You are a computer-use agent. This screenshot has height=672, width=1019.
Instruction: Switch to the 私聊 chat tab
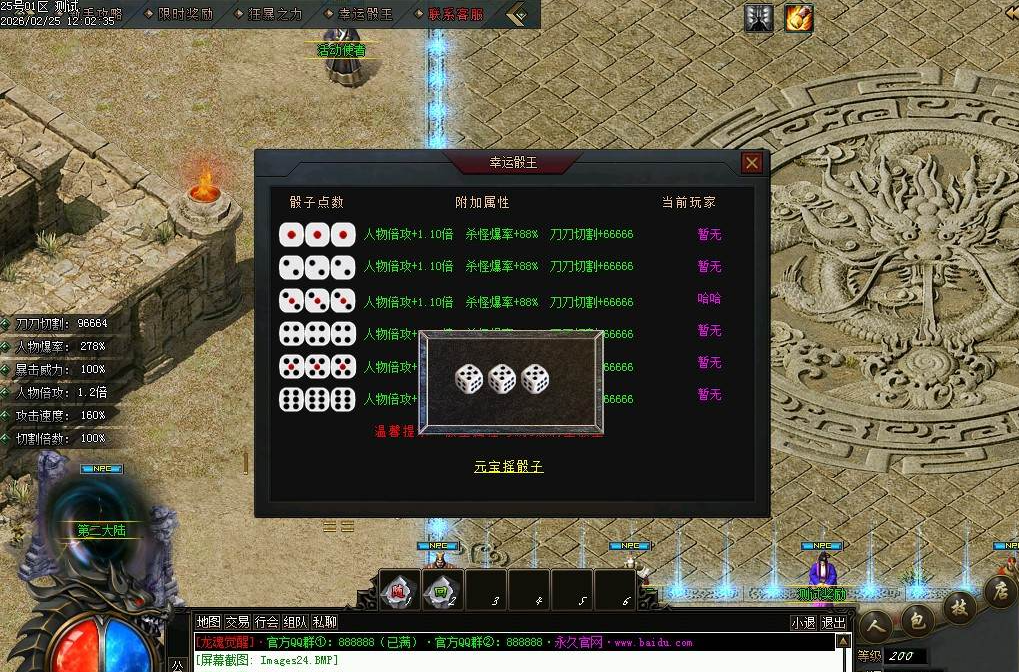(324, 622)
